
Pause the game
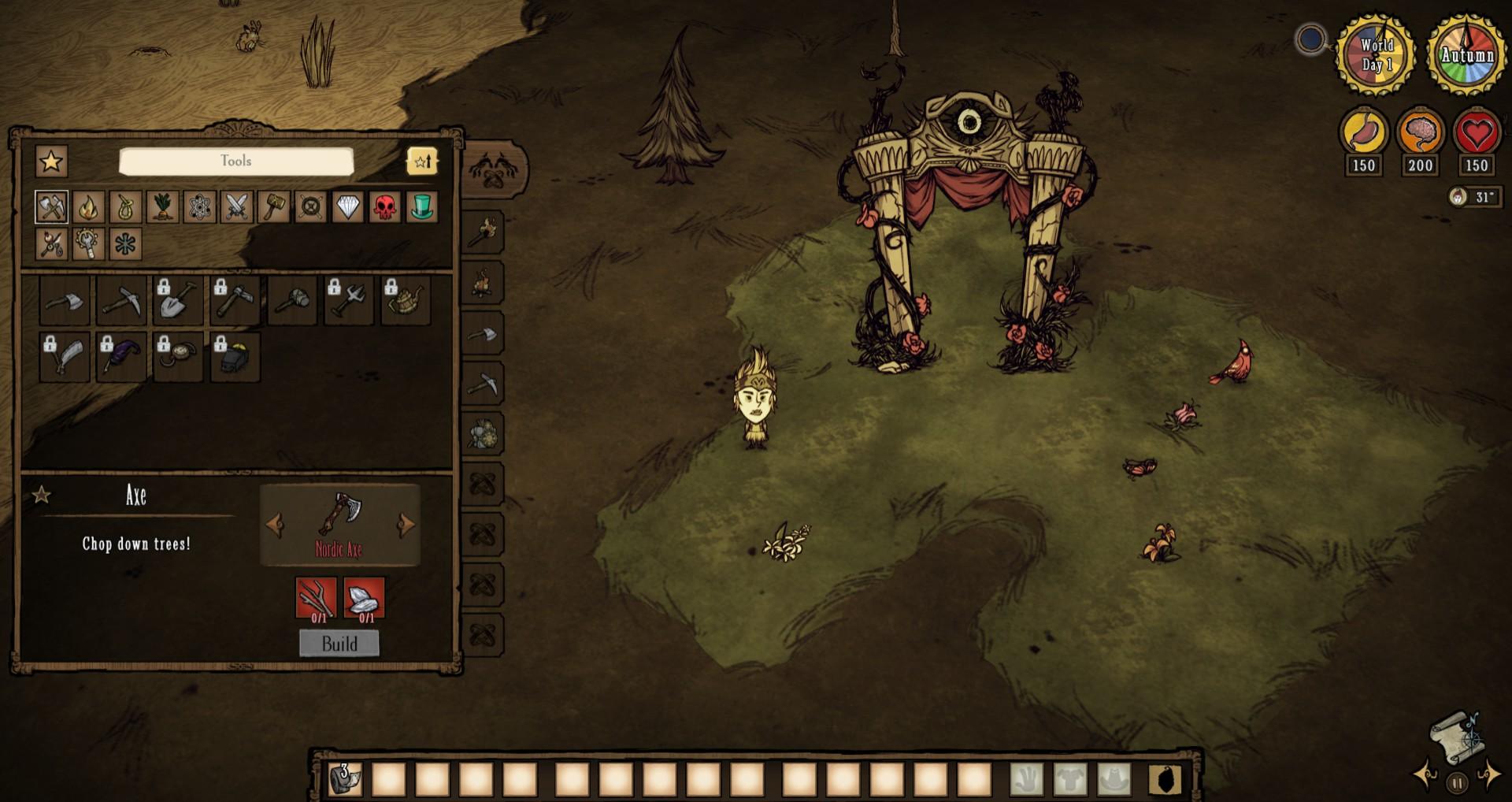1457,783
